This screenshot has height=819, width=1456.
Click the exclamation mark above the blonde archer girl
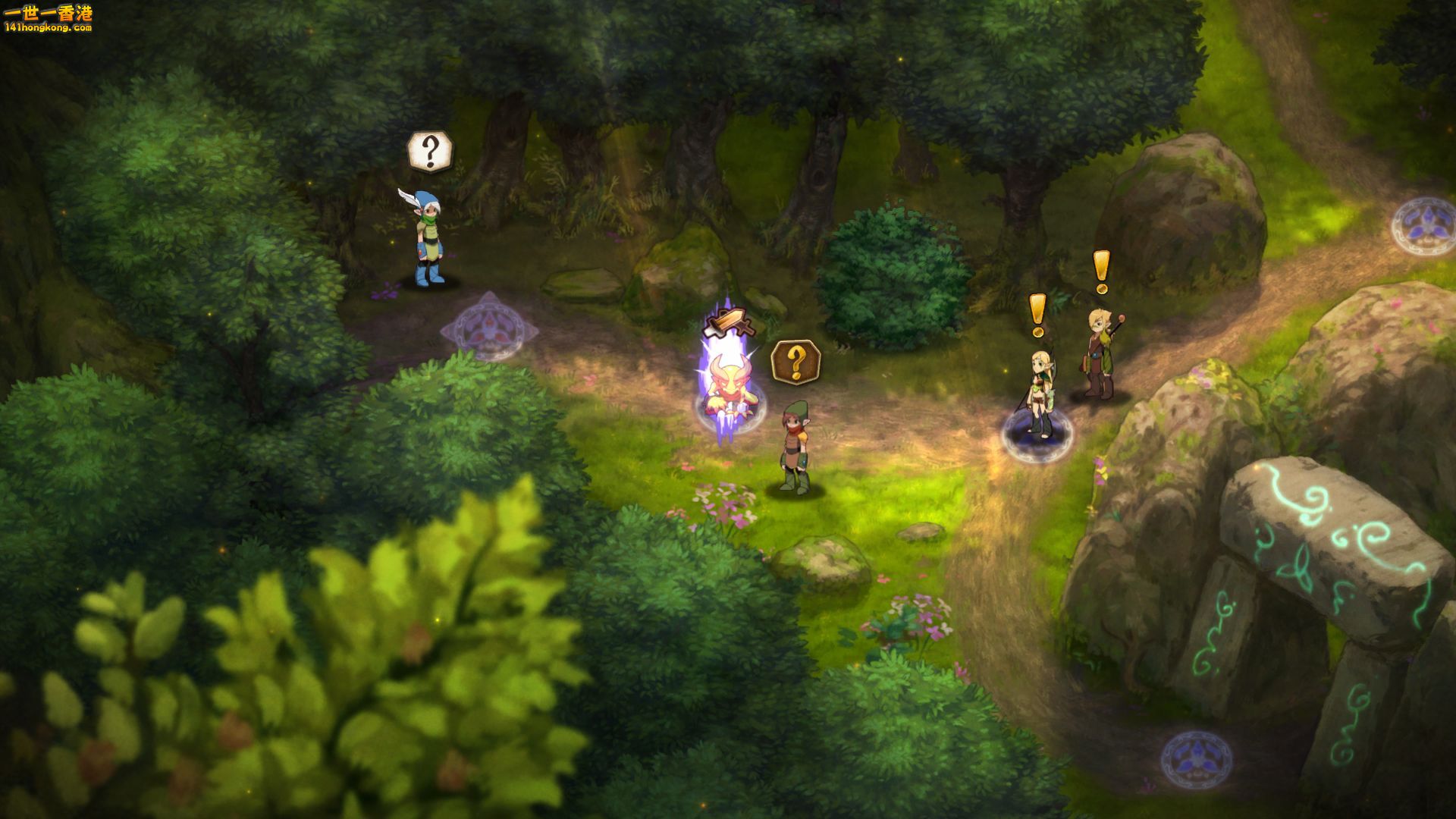1037,314
